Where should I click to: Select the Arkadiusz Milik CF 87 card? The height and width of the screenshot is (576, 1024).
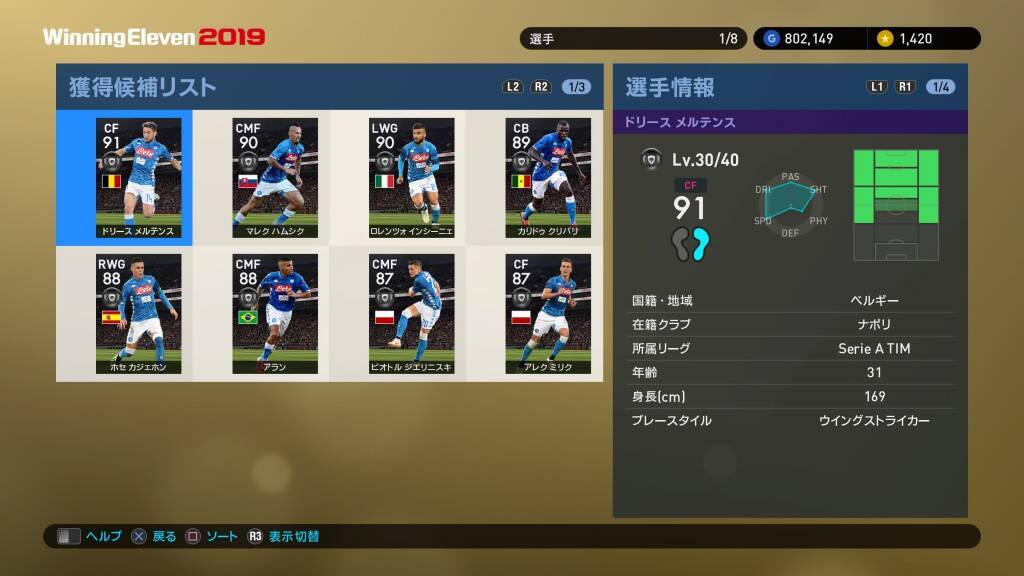click(548, 314)
